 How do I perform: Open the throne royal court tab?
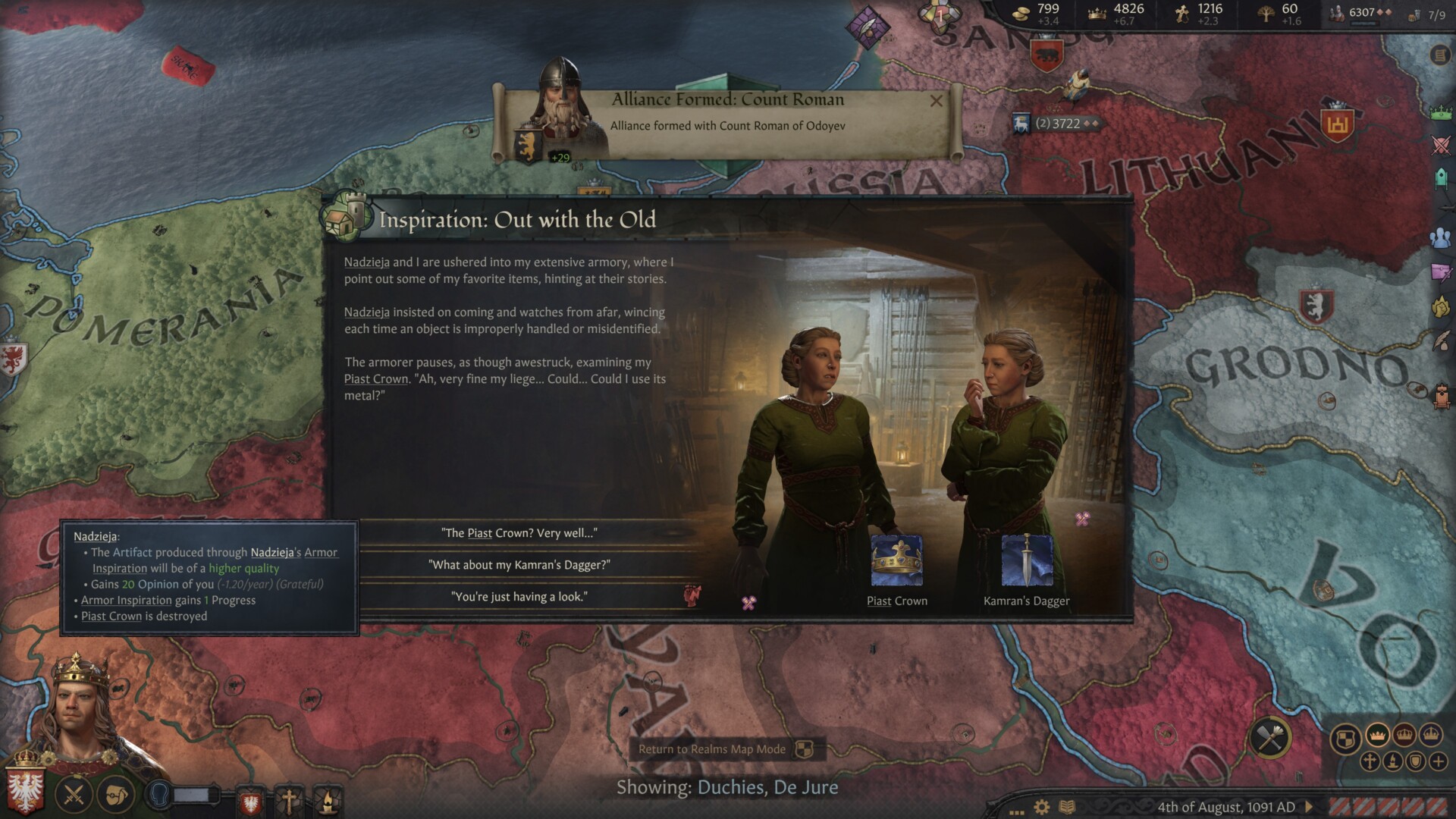(1441, 395)
